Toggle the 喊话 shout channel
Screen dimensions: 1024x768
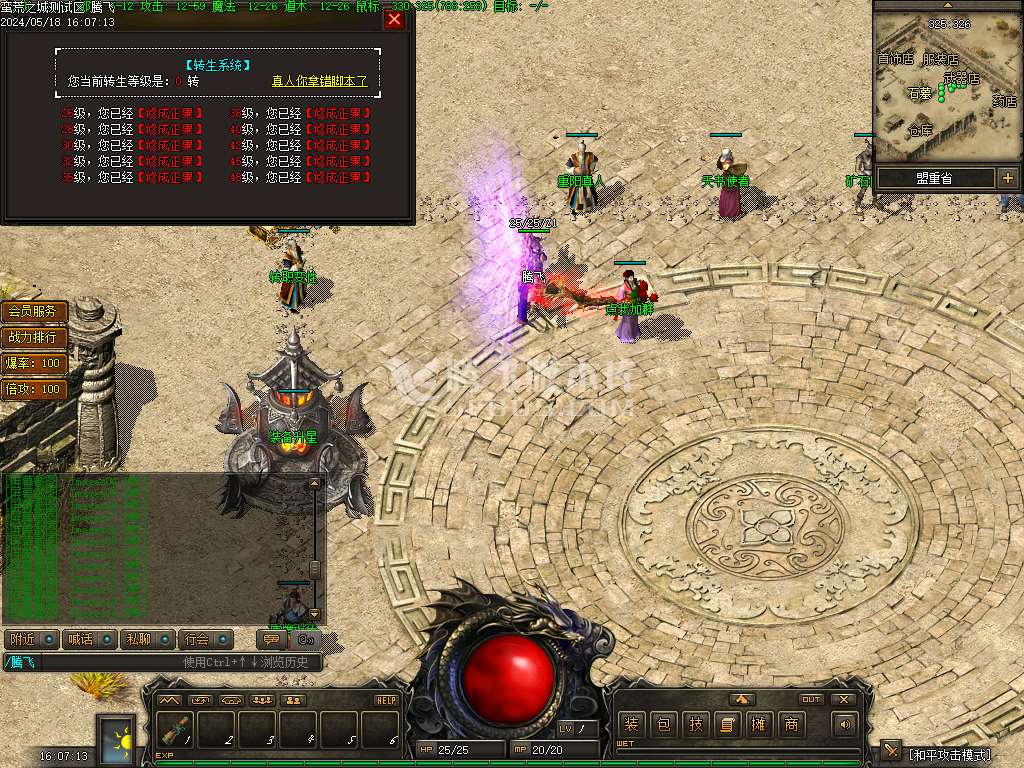pyautogui.click(x=89, y=639)
